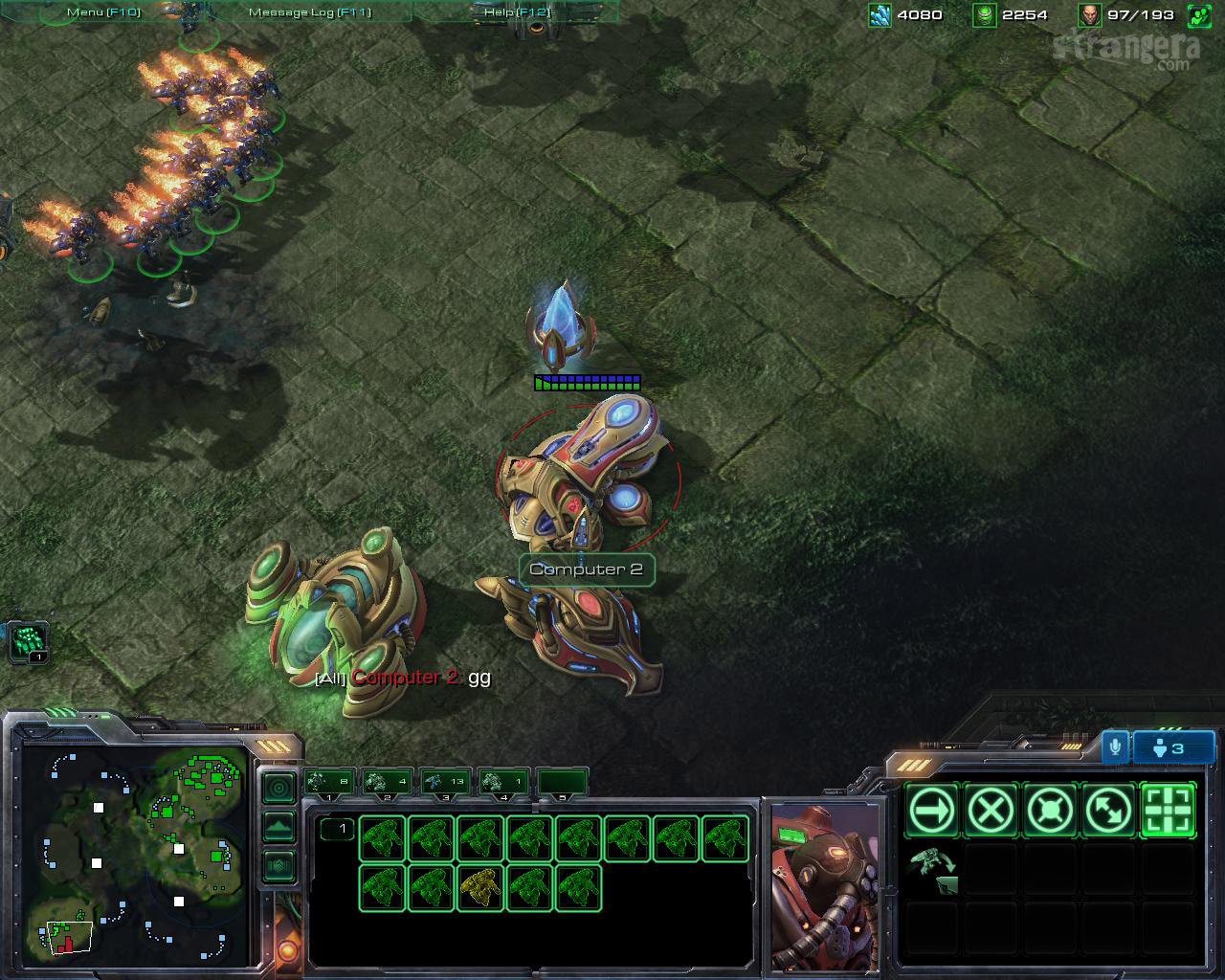1225x980 pixels.
Task: Open the players list showing 3
Action: click(1172, 747)
